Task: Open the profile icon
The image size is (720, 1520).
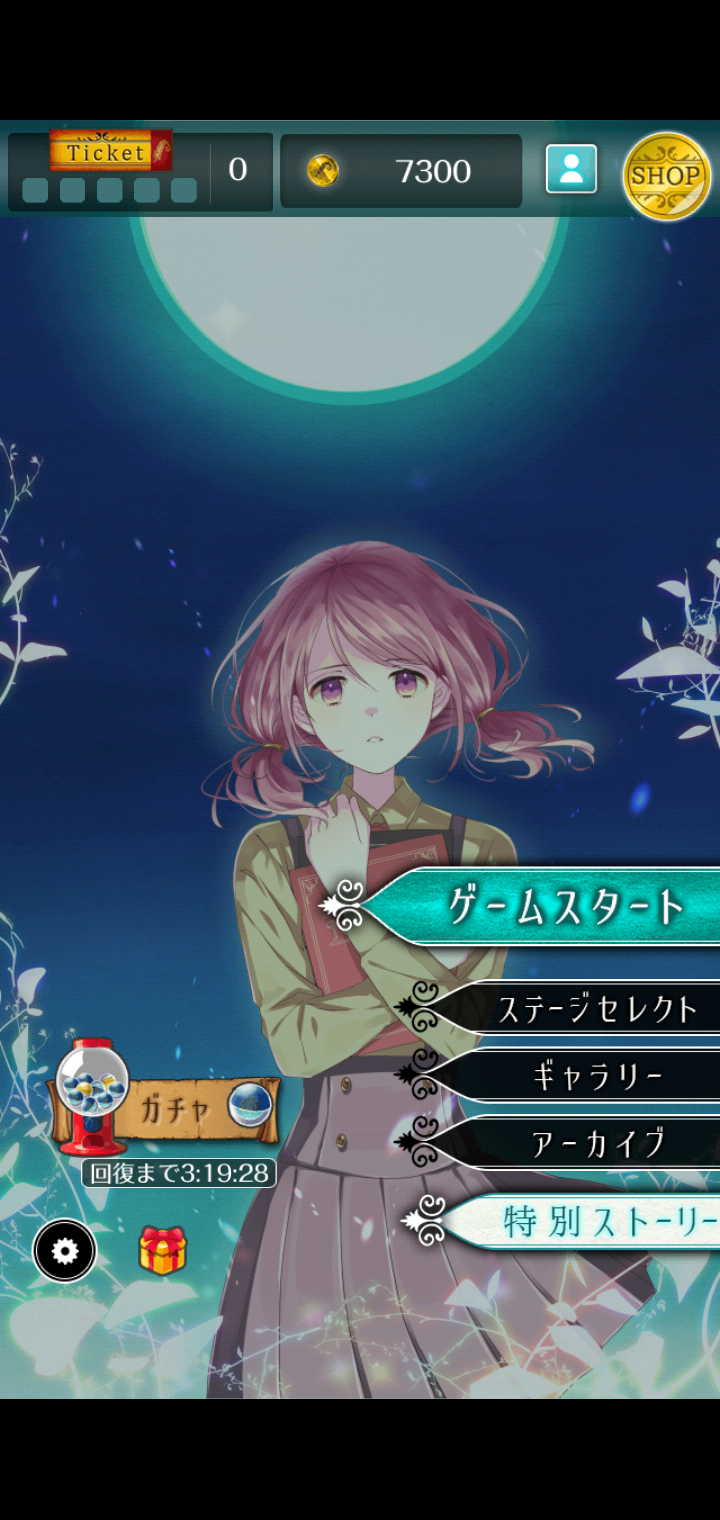Action: point(571,169)
